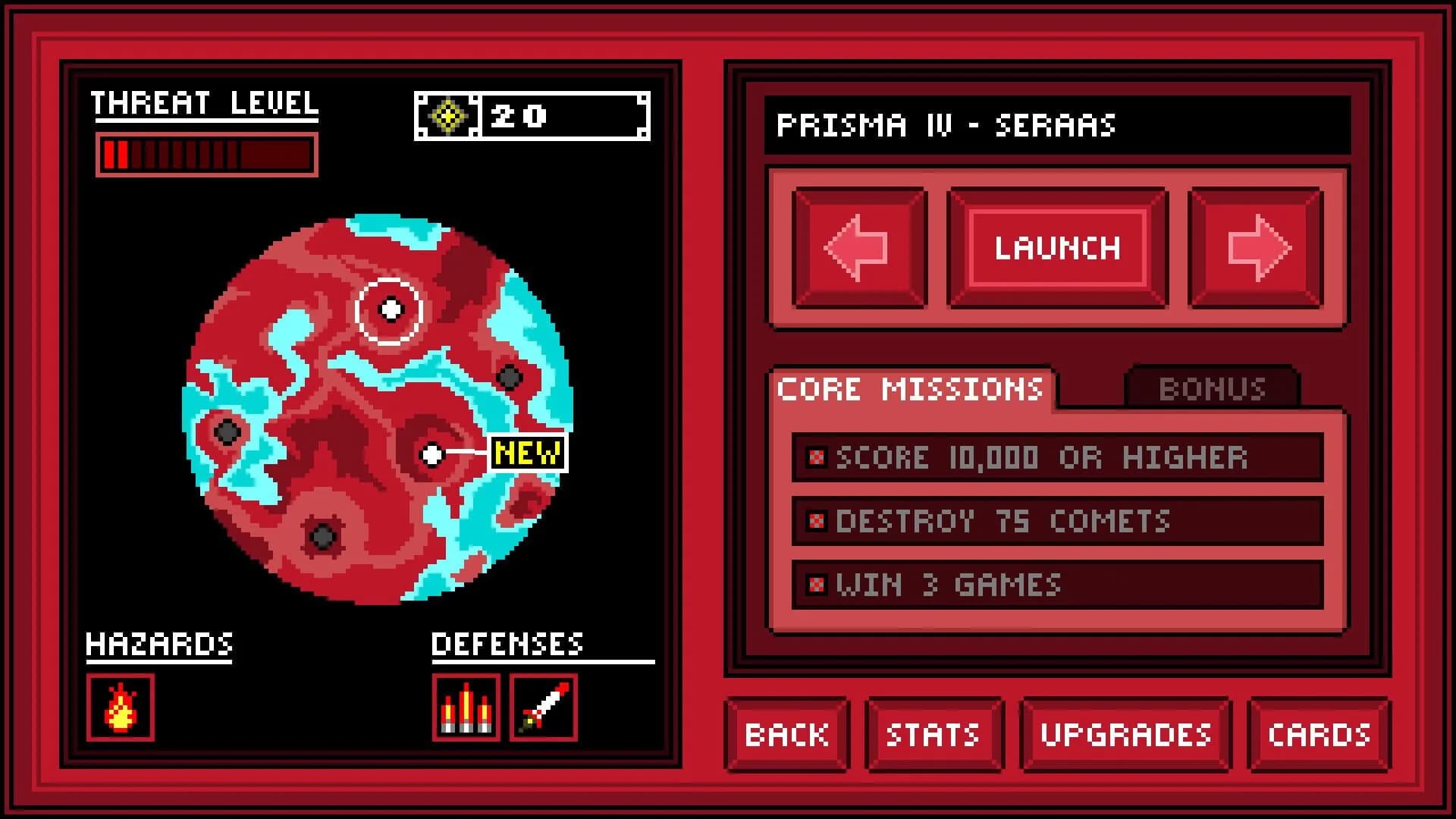Toggle the Win 3 Games mission checkbox
Image resolution: width=1456 pixels, height=819 pixels.
tap(817, 585)
